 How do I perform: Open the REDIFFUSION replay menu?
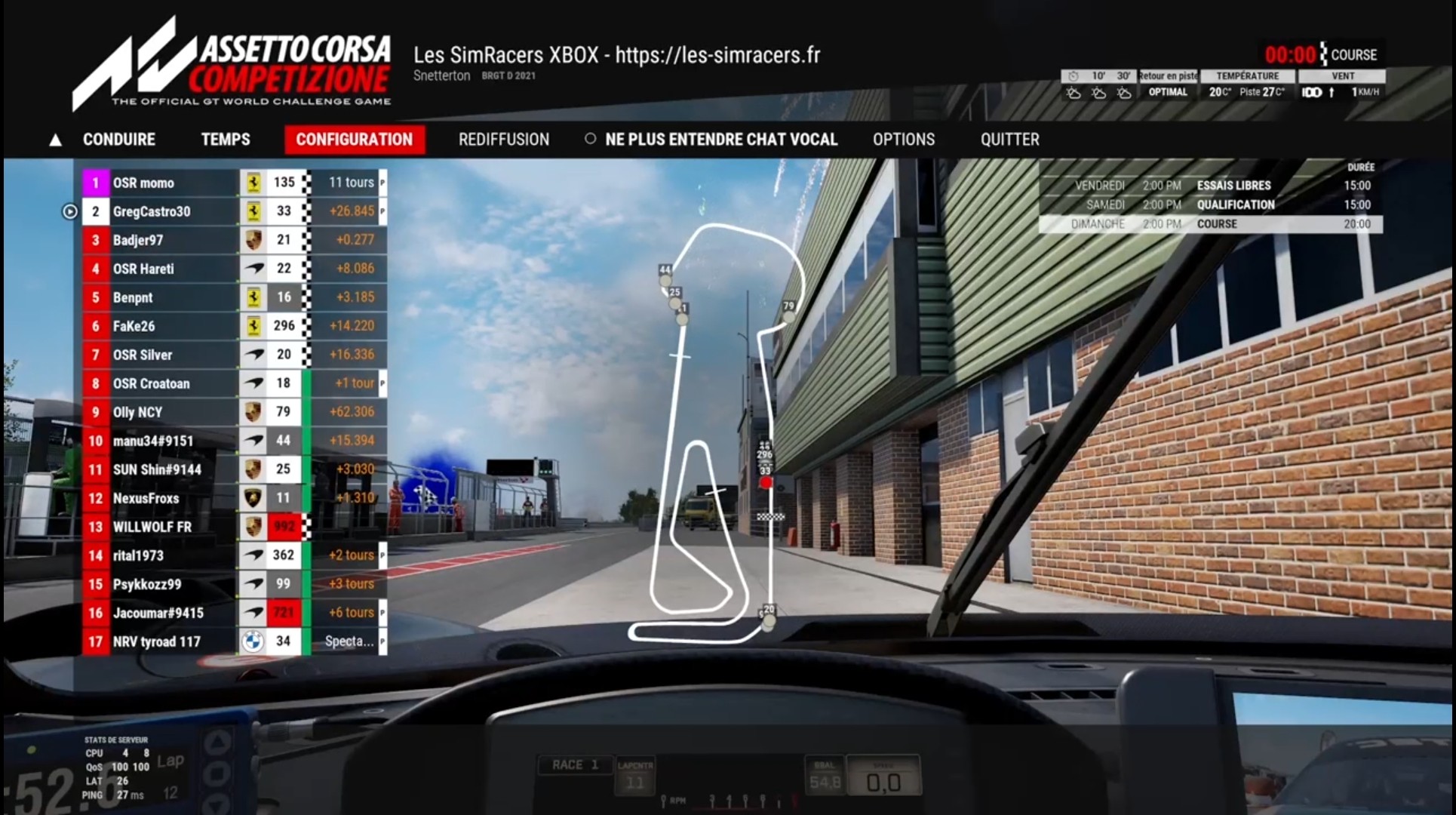pos(503,140)
